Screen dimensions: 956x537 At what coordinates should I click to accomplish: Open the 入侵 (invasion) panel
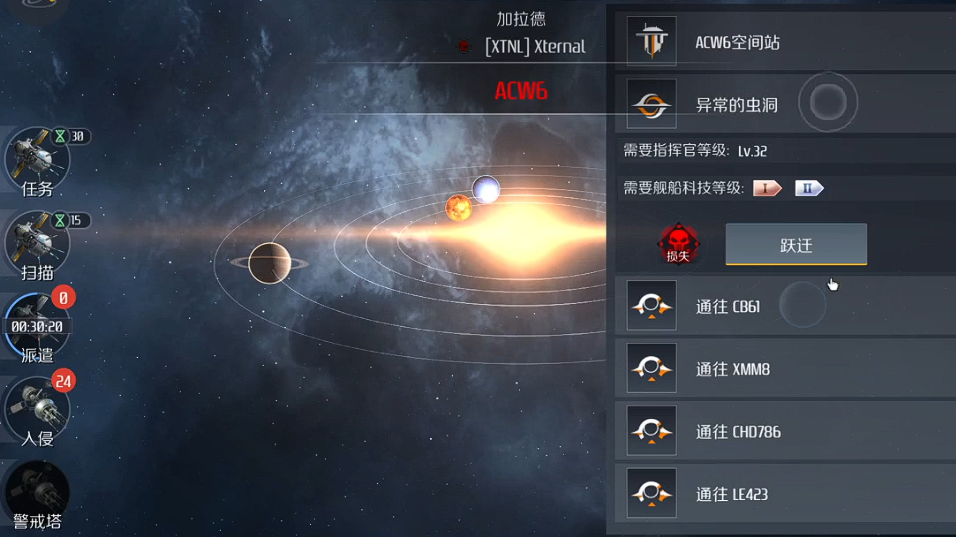pos(37,410)
